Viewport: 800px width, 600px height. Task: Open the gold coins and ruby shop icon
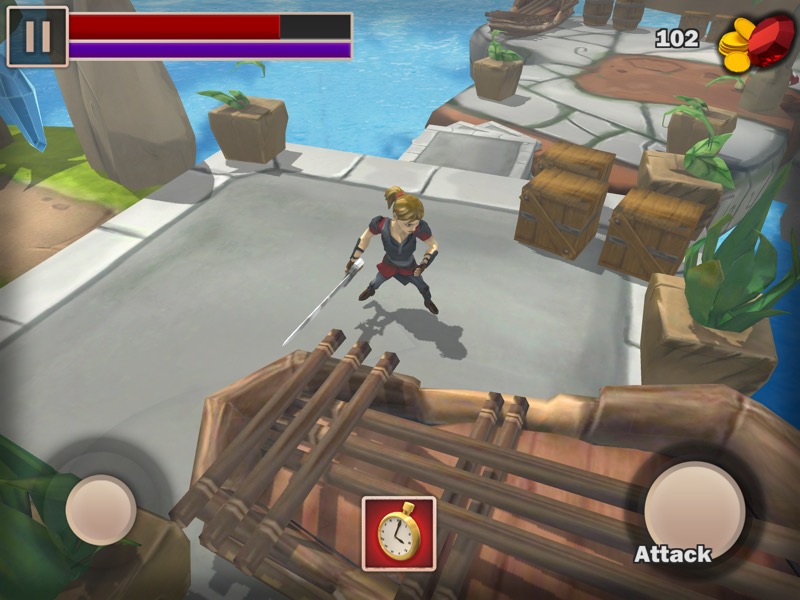coord(757,42)
